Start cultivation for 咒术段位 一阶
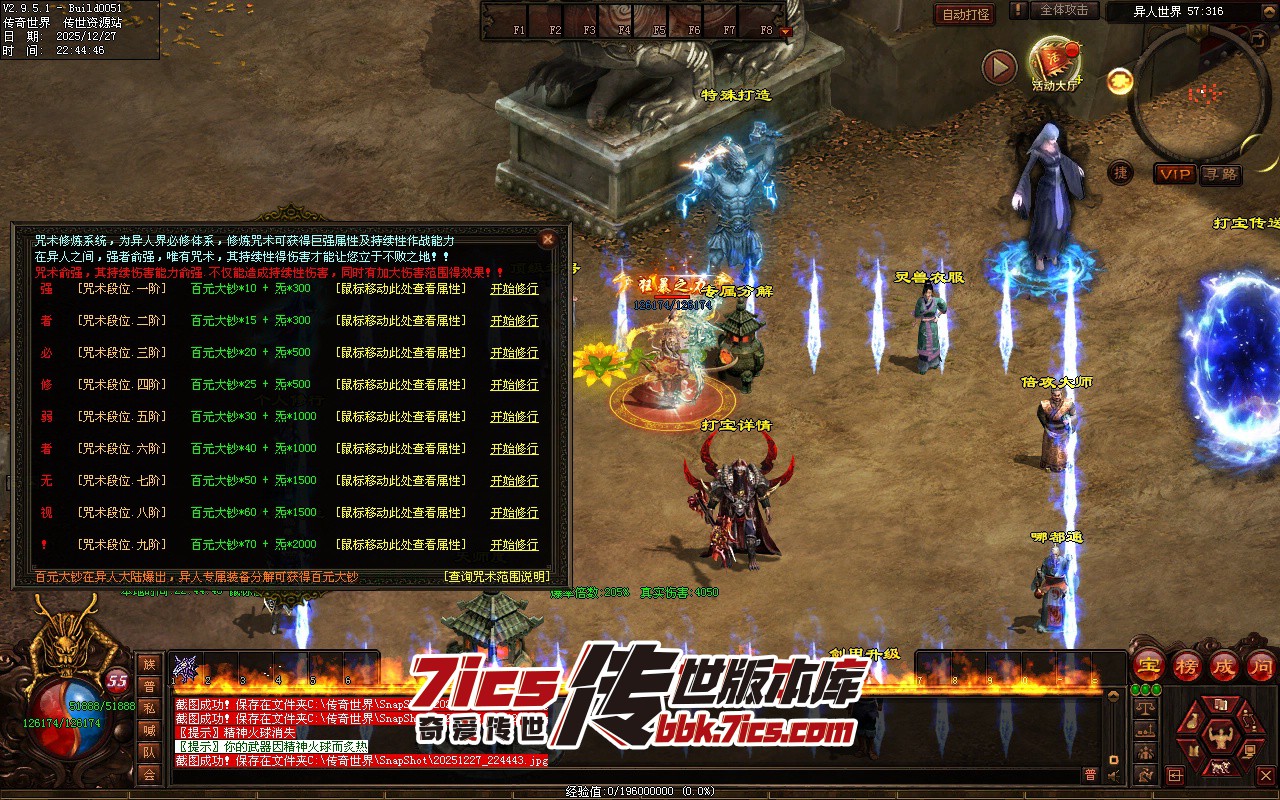The image size is (1280, 800). pyautogui.click(x=514, y=289)
